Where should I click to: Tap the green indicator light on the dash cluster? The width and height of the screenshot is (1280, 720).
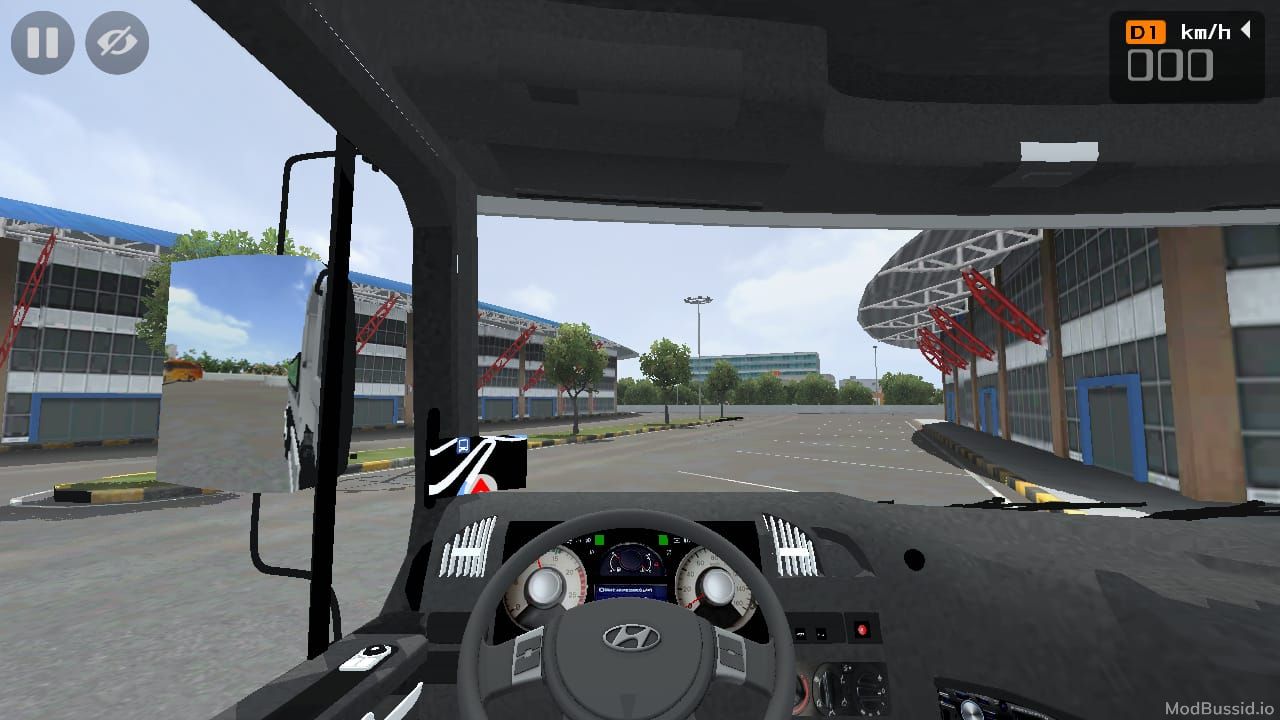(600, 539)
